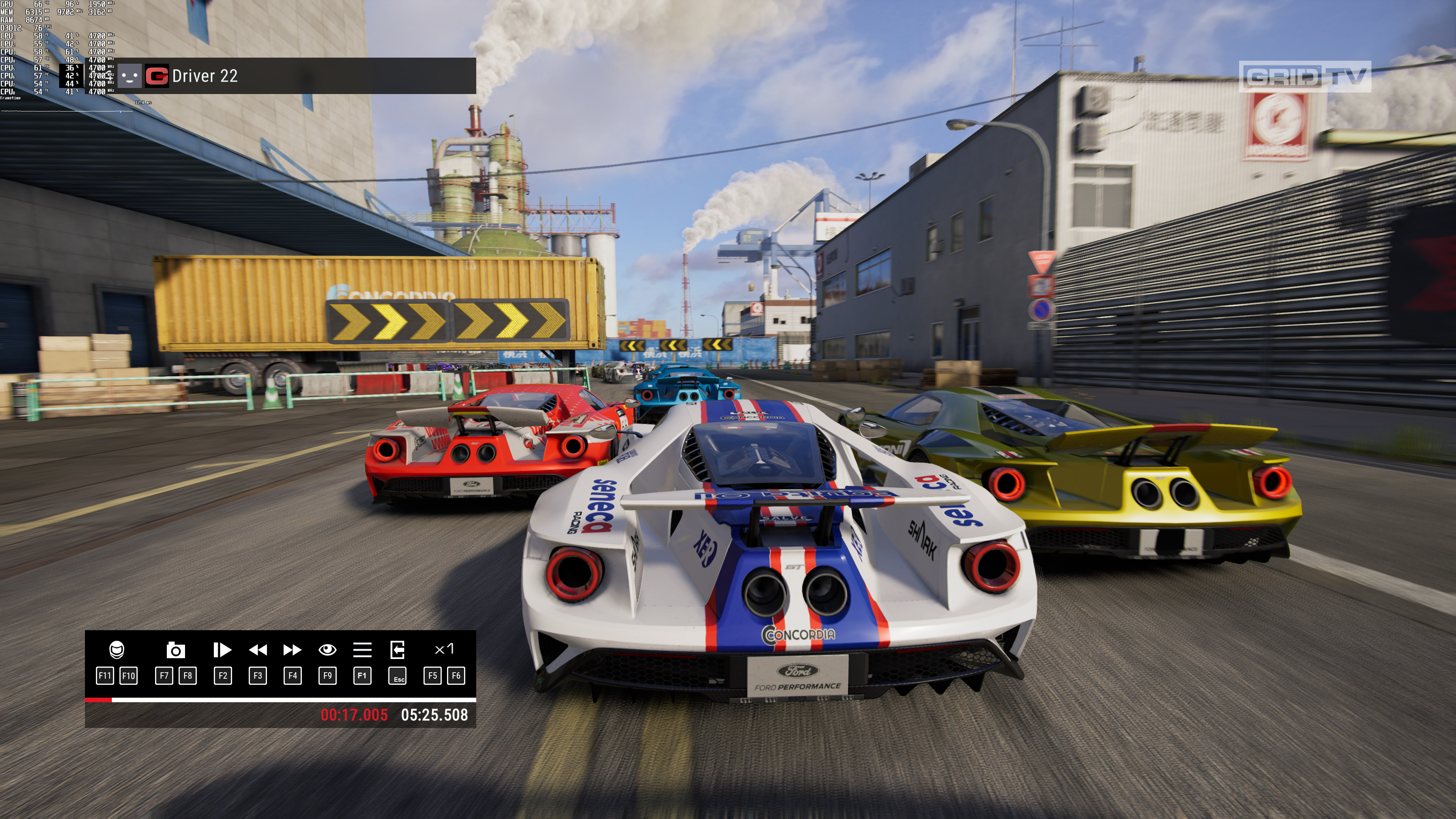Viewport: 1456px width, 819px height.
Task: Open the replay menu list icon
Action: (x=362, y=650)
